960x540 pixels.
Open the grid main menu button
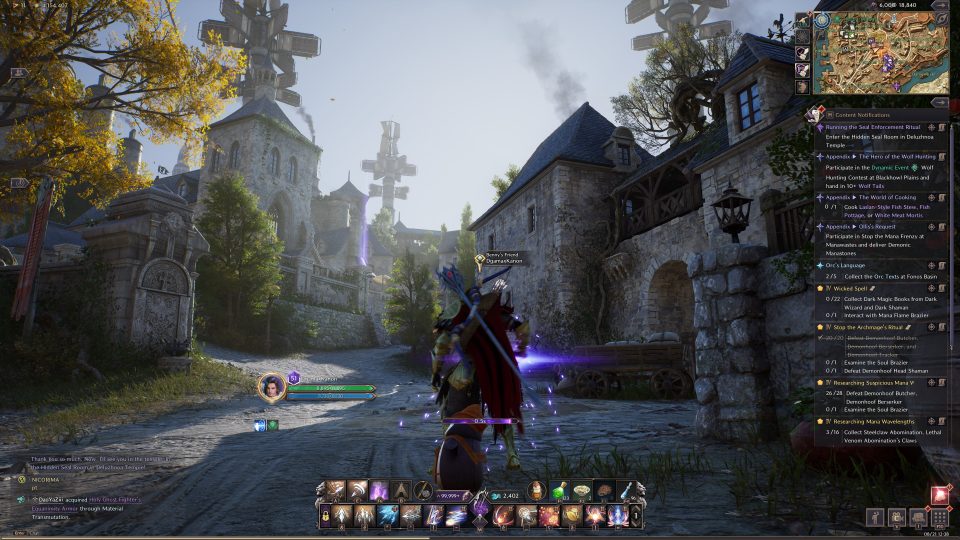click(939, 517)
